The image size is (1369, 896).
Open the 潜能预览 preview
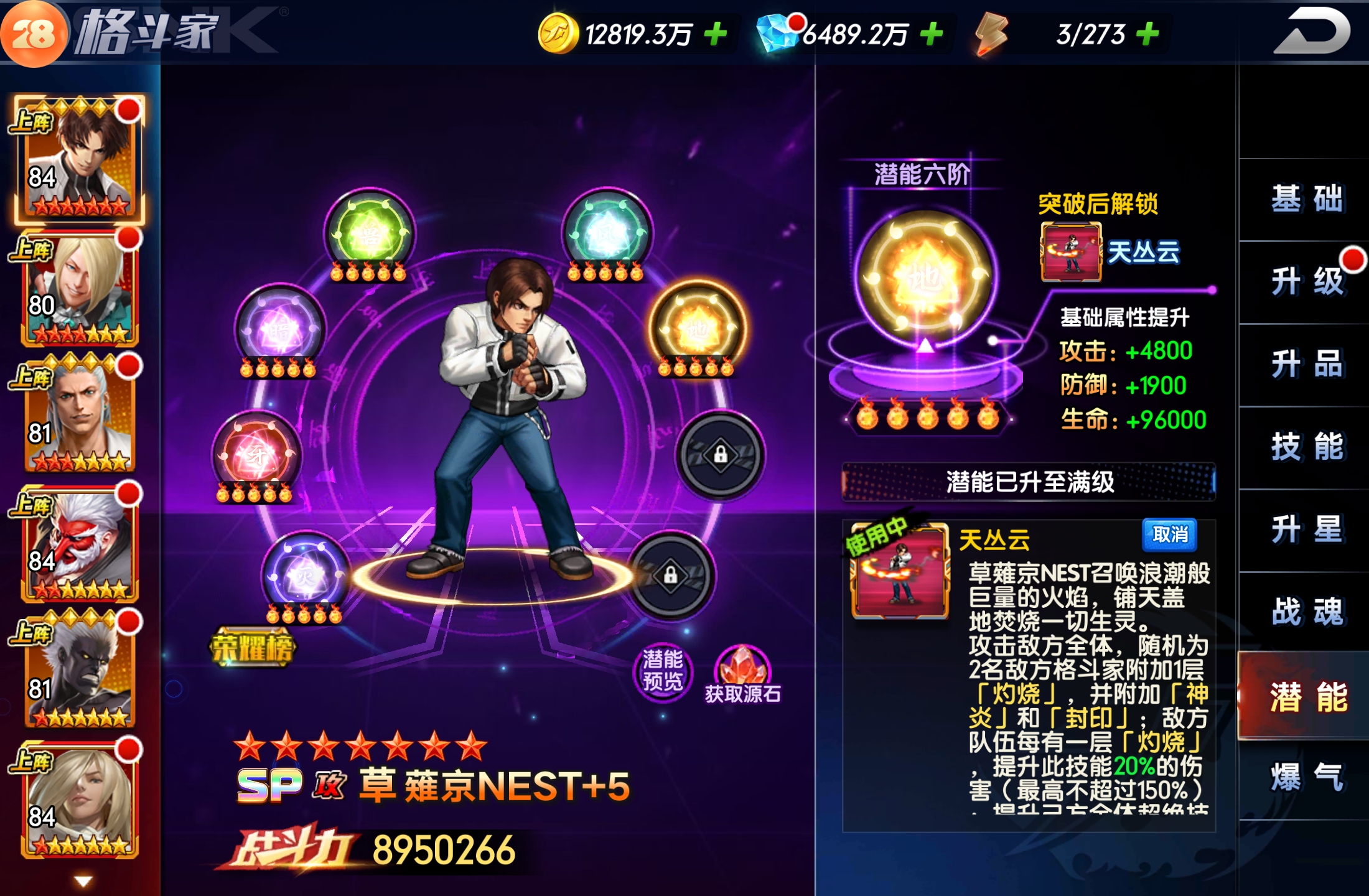point(662,671)
